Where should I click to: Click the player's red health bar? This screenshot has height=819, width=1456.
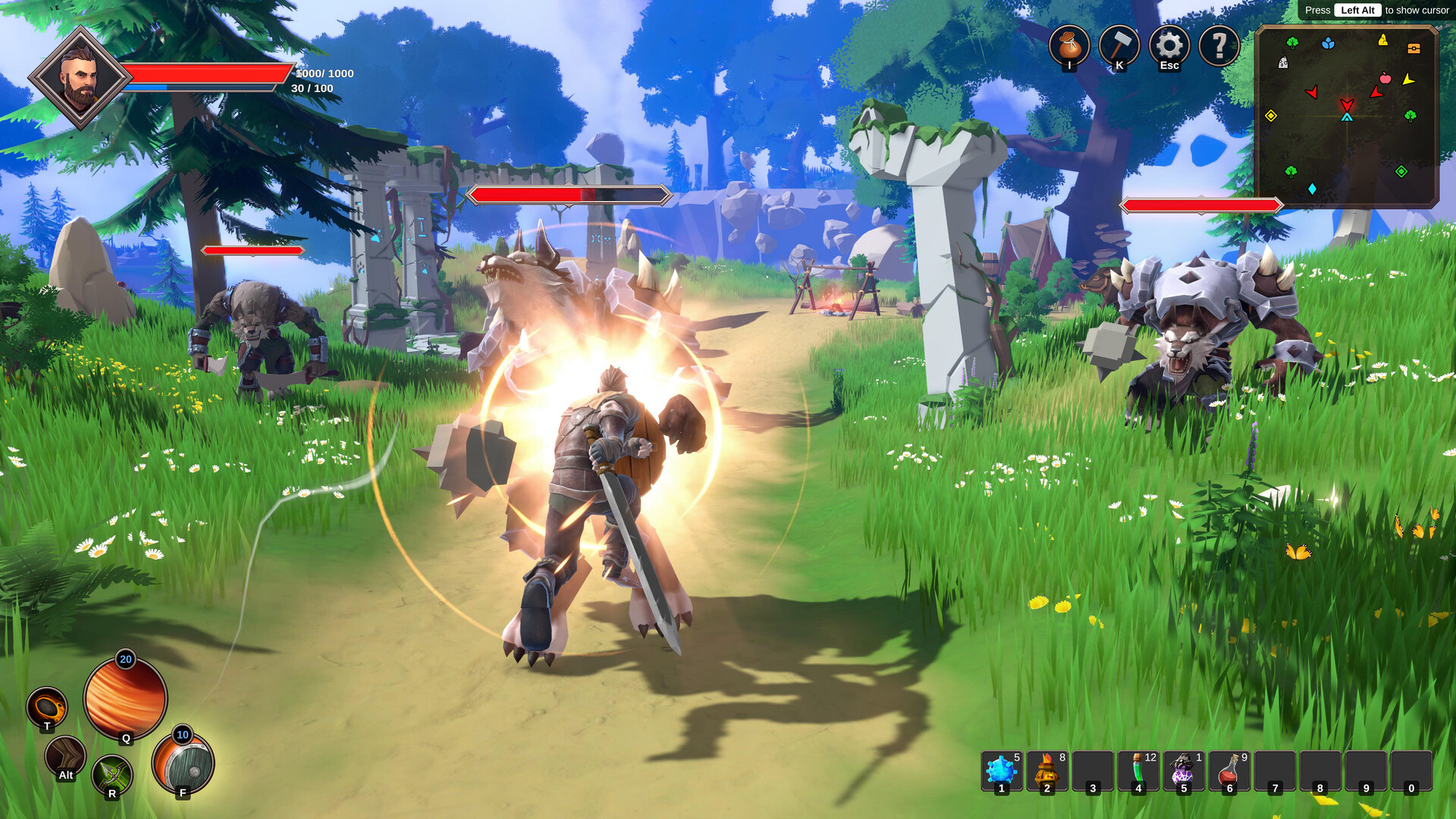205,74
